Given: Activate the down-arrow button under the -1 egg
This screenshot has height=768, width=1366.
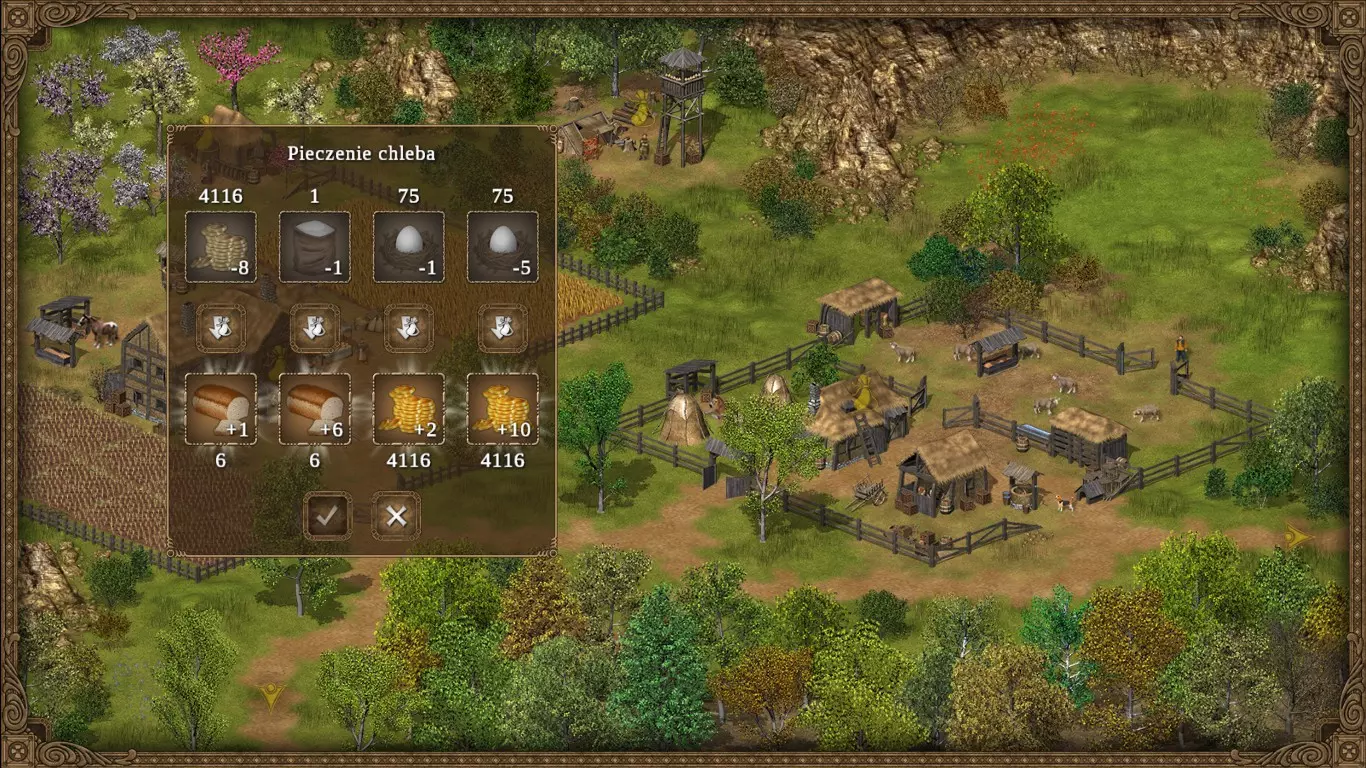Looking at the screenshot, I should coord(408,328).
